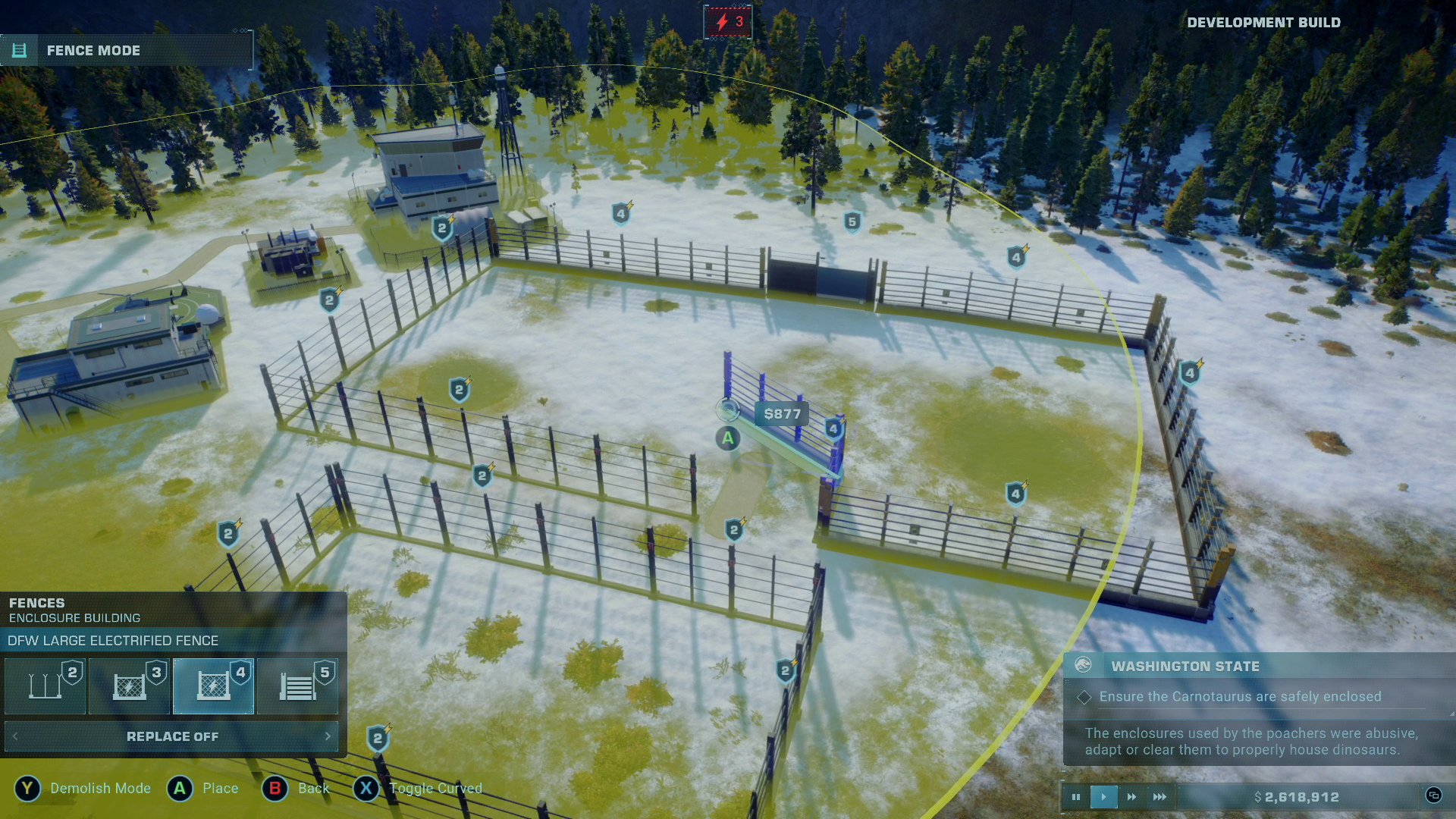
Task: Expand the Washington State mission objective diamond
Action: 1086,696
